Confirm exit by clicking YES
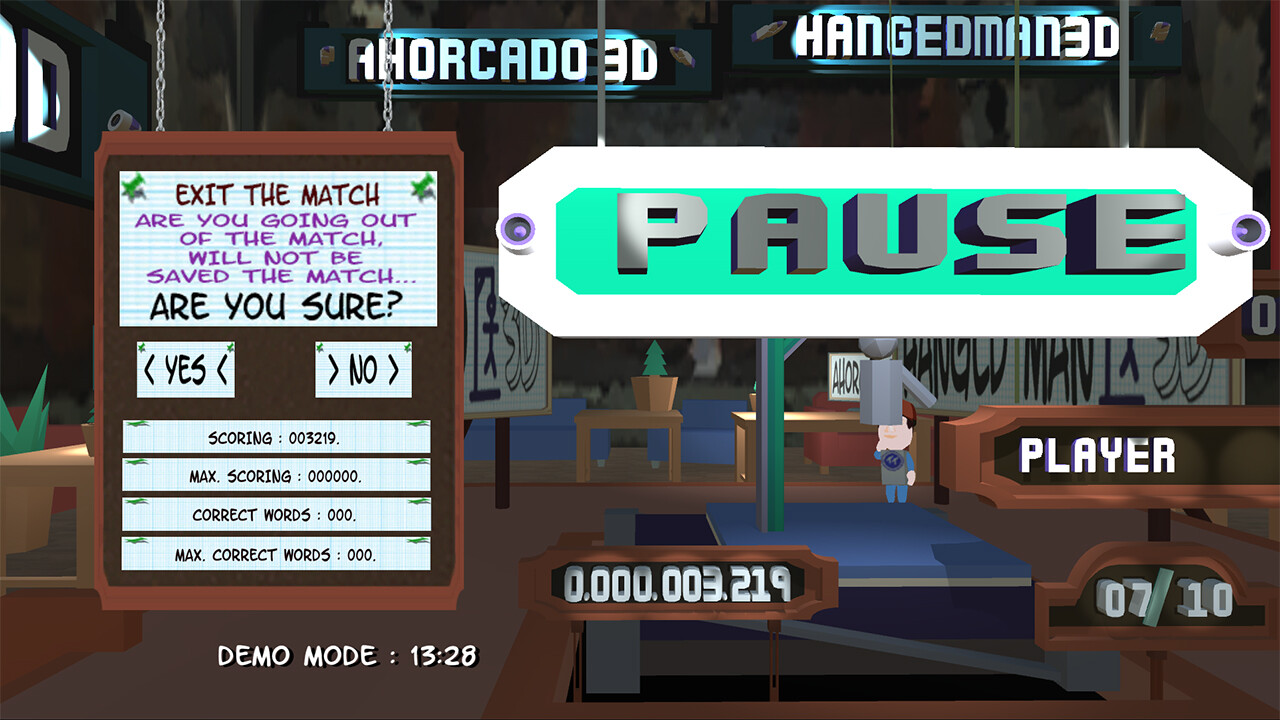1280x720 pixels. point(185,368)
